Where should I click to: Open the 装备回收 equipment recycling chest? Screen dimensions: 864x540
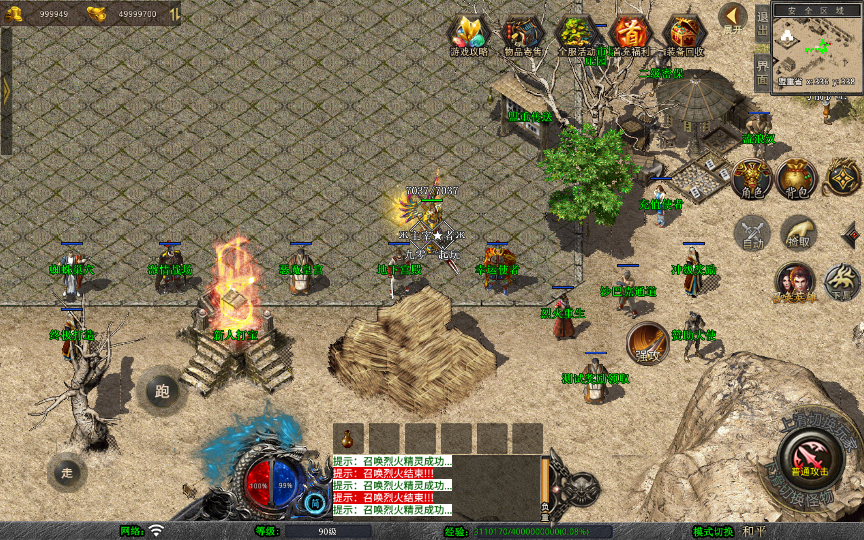click(684, 35)
